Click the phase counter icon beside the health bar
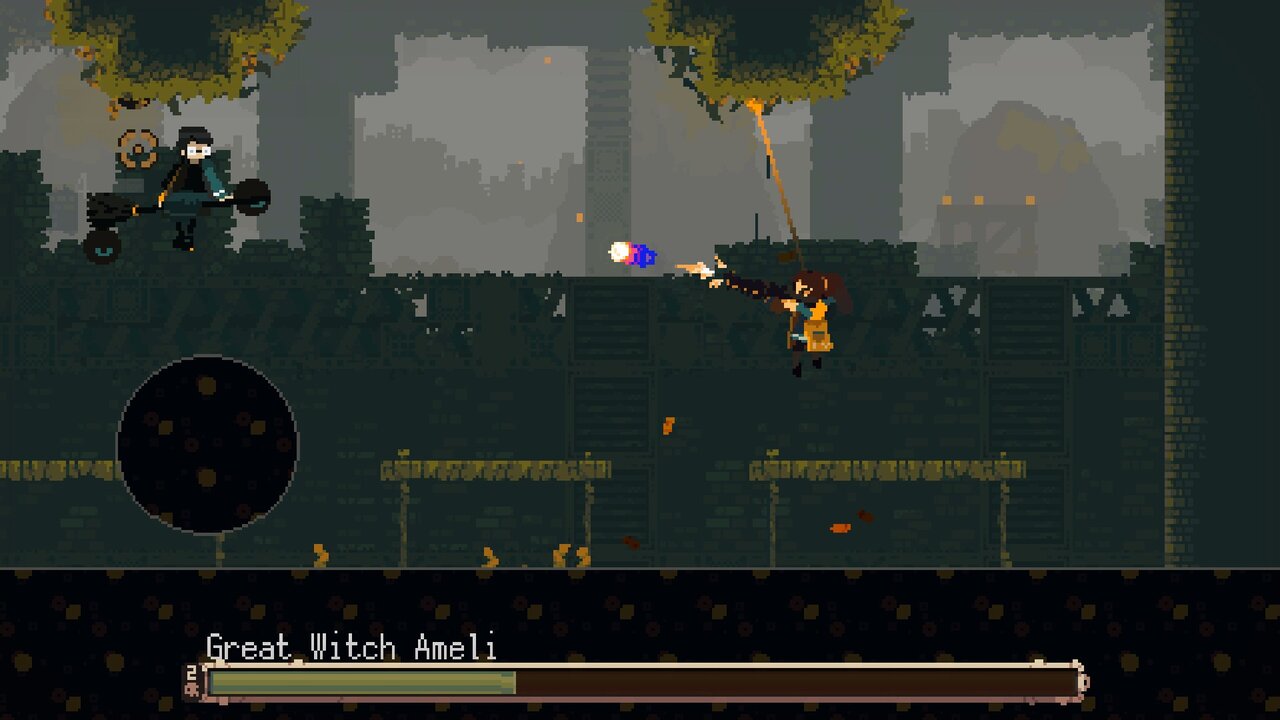 [x=193, y=688]
